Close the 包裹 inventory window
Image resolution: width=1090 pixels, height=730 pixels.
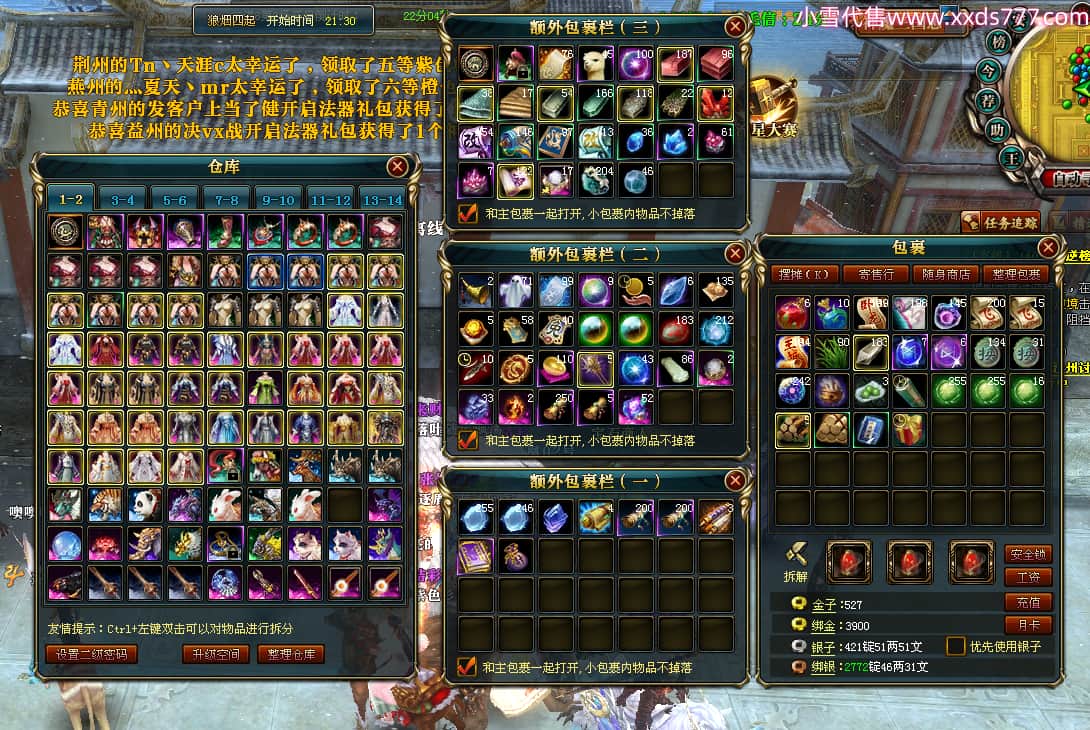tap(1048, 247)
